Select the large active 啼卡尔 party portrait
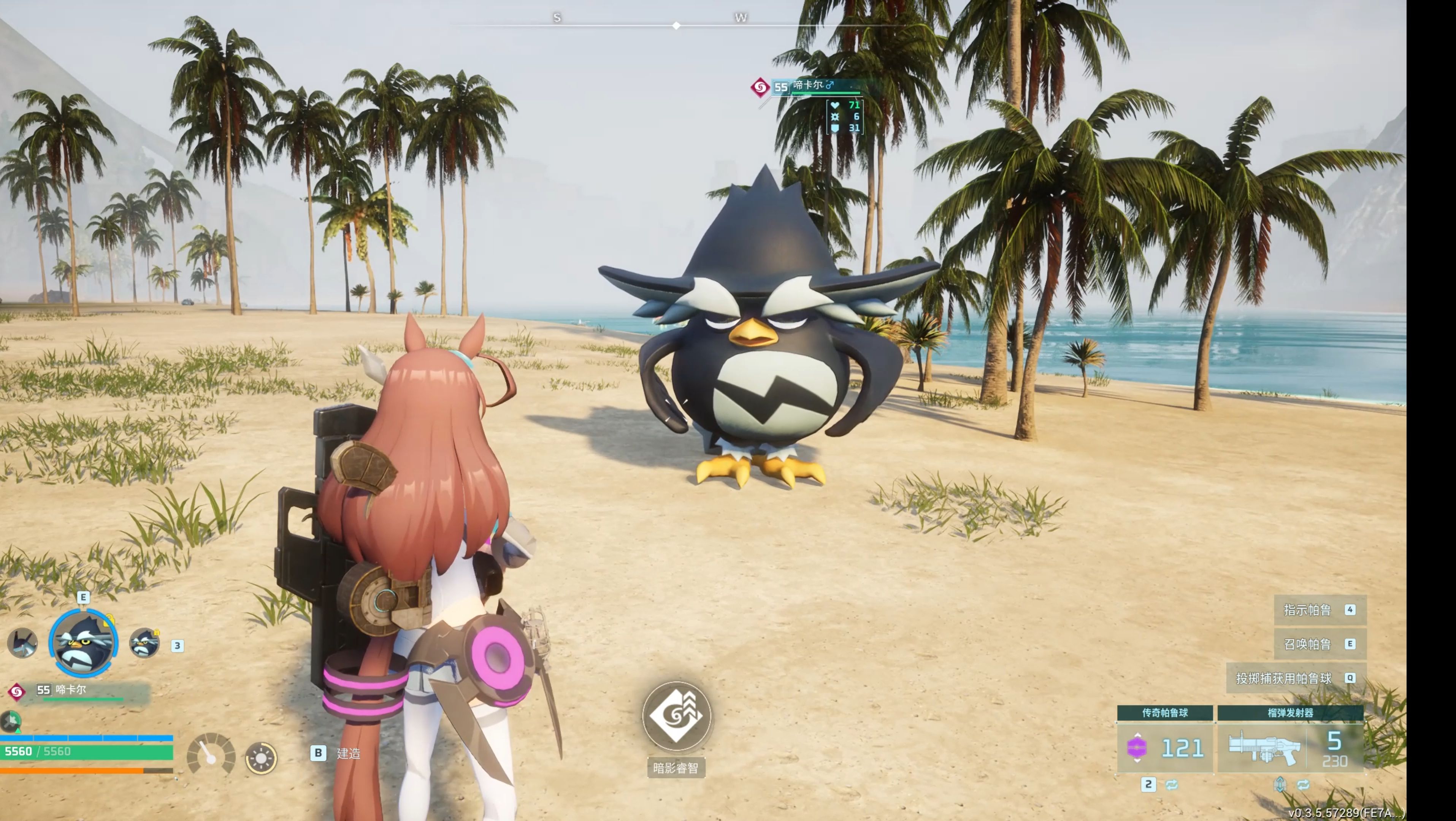1456x821 pixels. 83,642
